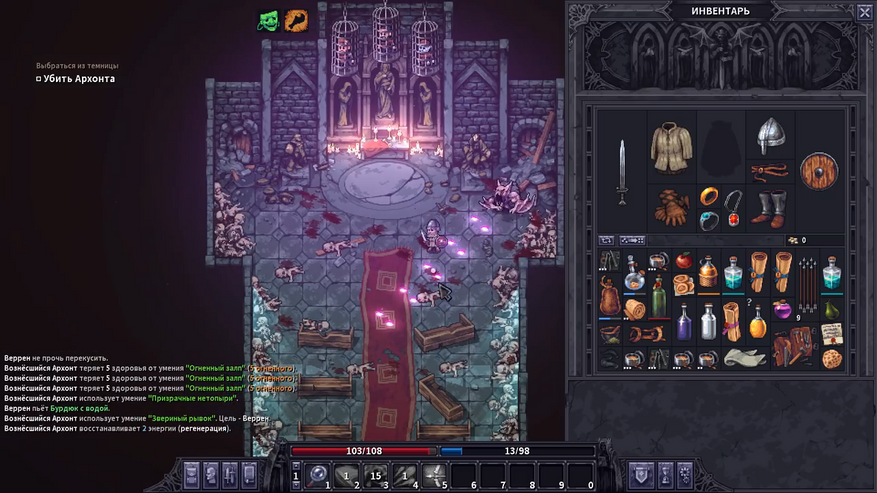
Task: Click the orange claw status effect icon
Action: tap(295, 19)
